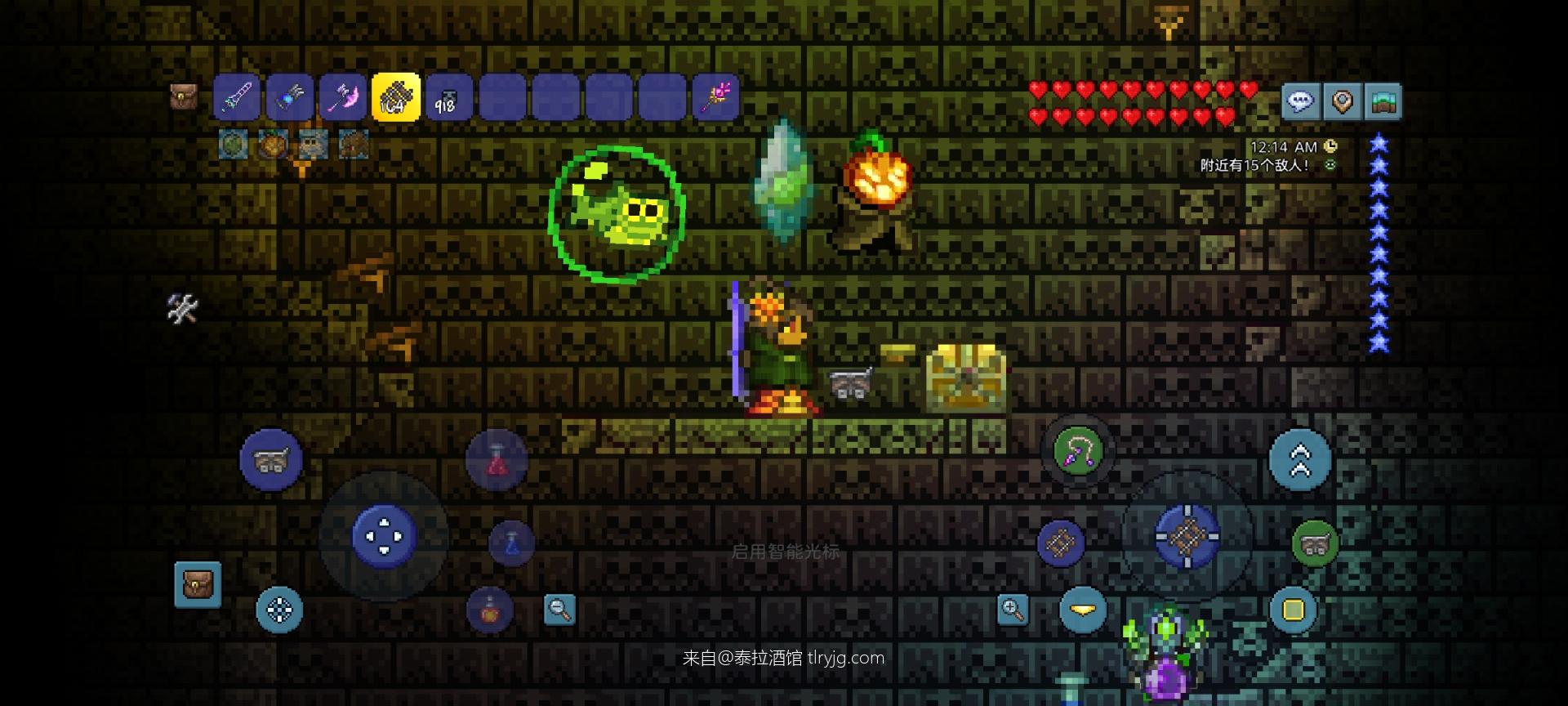Open the crossed wrench and hammer settings
Image resolution: width=1568 pixels, height=706 pixels.
182,308
